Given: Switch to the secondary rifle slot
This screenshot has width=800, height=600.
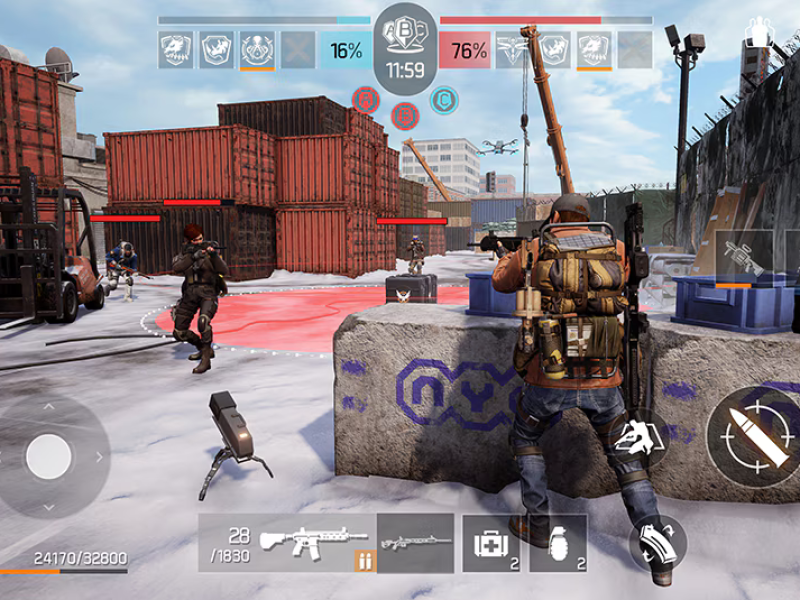Looking at the screenshot, I should (x=415, y=543).
